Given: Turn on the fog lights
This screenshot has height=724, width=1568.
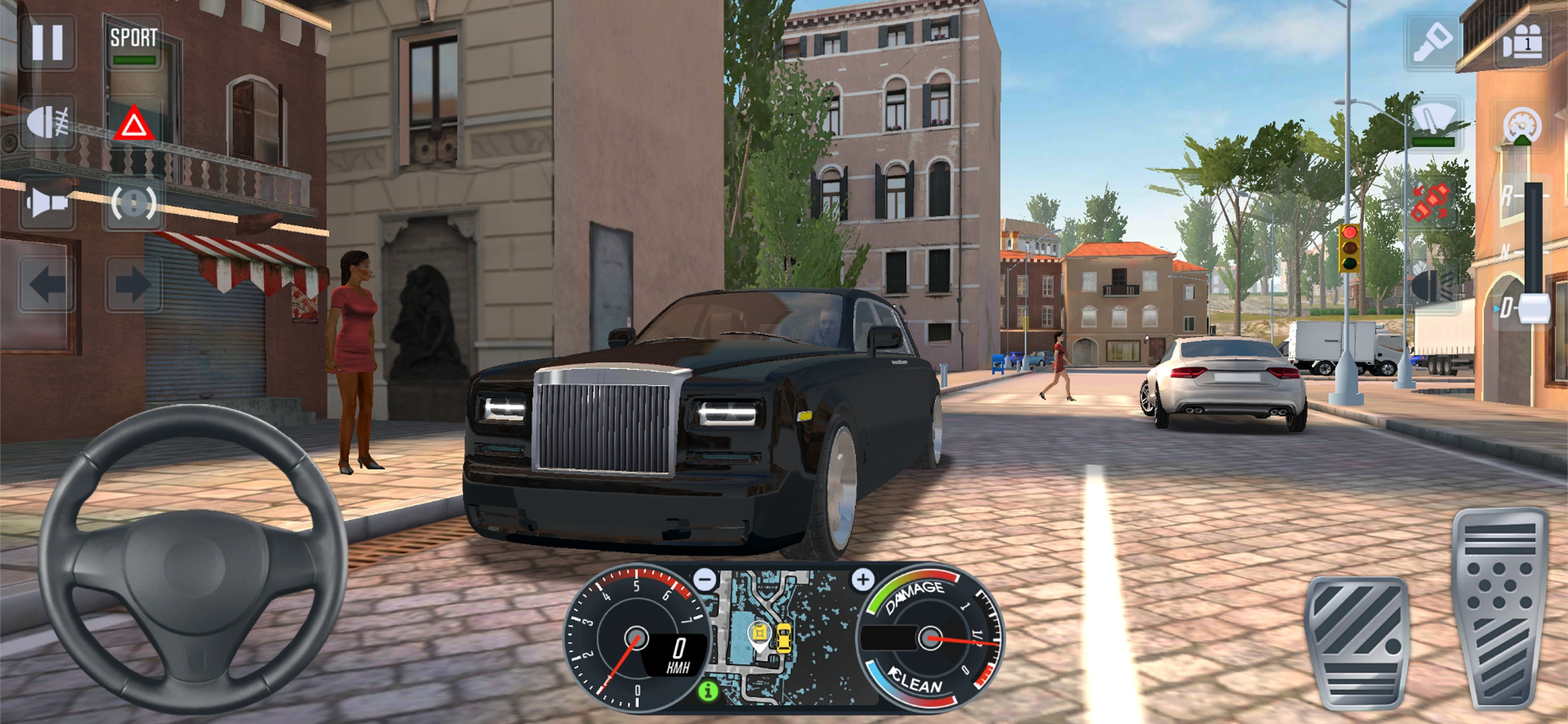Looking at the screenshot, I should tap(47, 124).
